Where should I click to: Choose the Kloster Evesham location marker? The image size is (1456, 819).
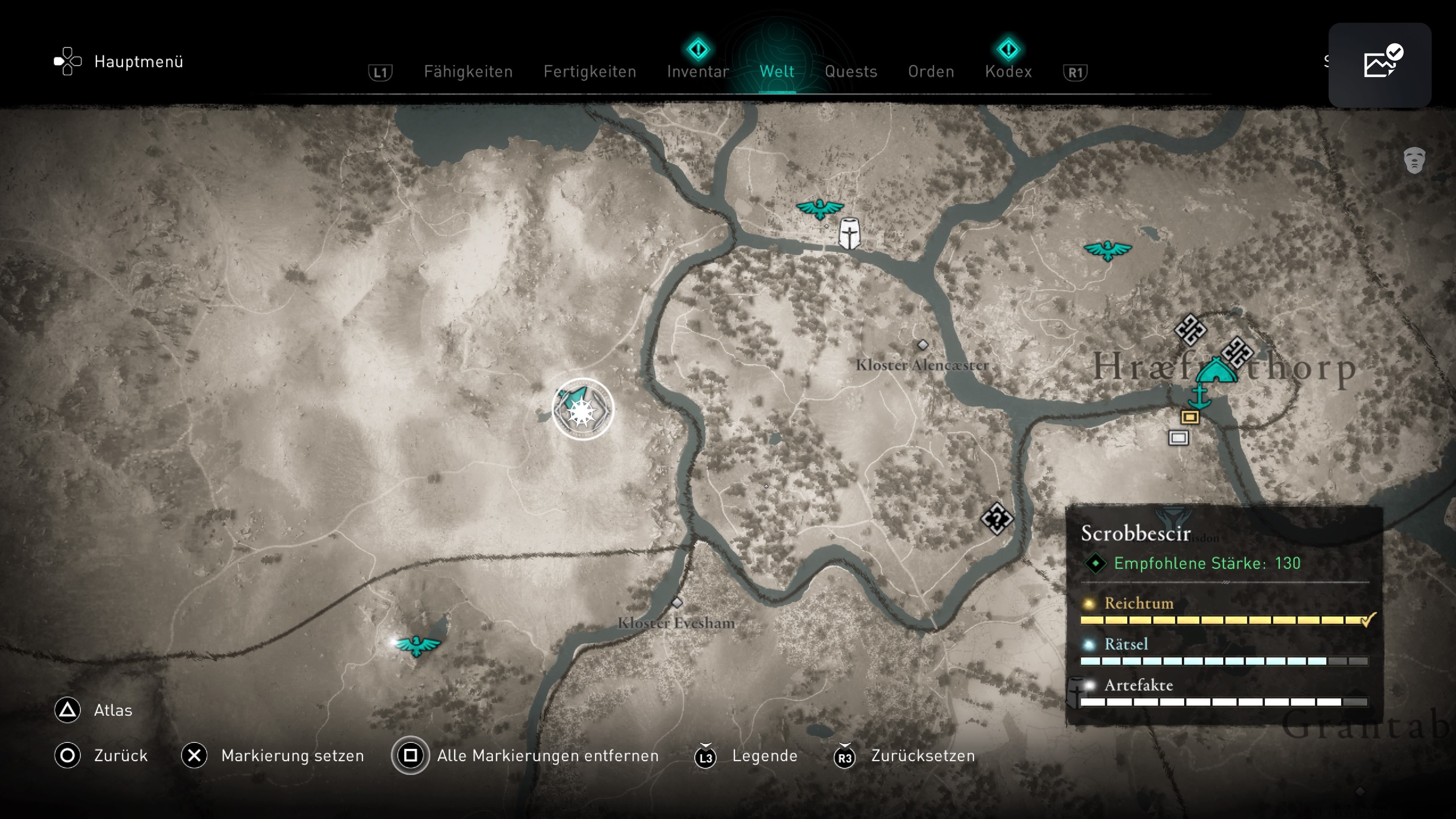(676, 603)
